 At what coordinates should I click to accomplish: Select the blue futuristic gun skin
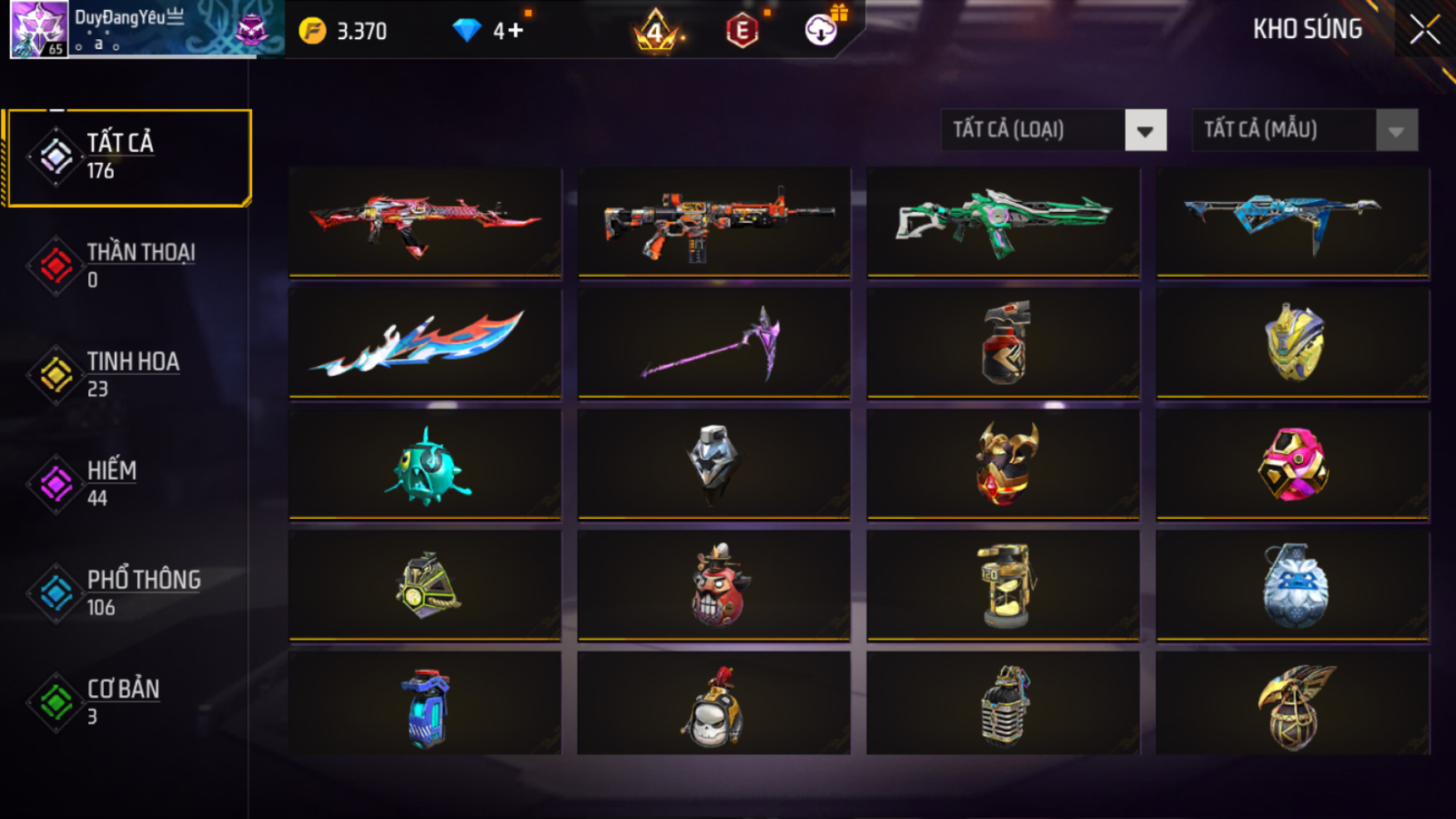click(1292, 222)
